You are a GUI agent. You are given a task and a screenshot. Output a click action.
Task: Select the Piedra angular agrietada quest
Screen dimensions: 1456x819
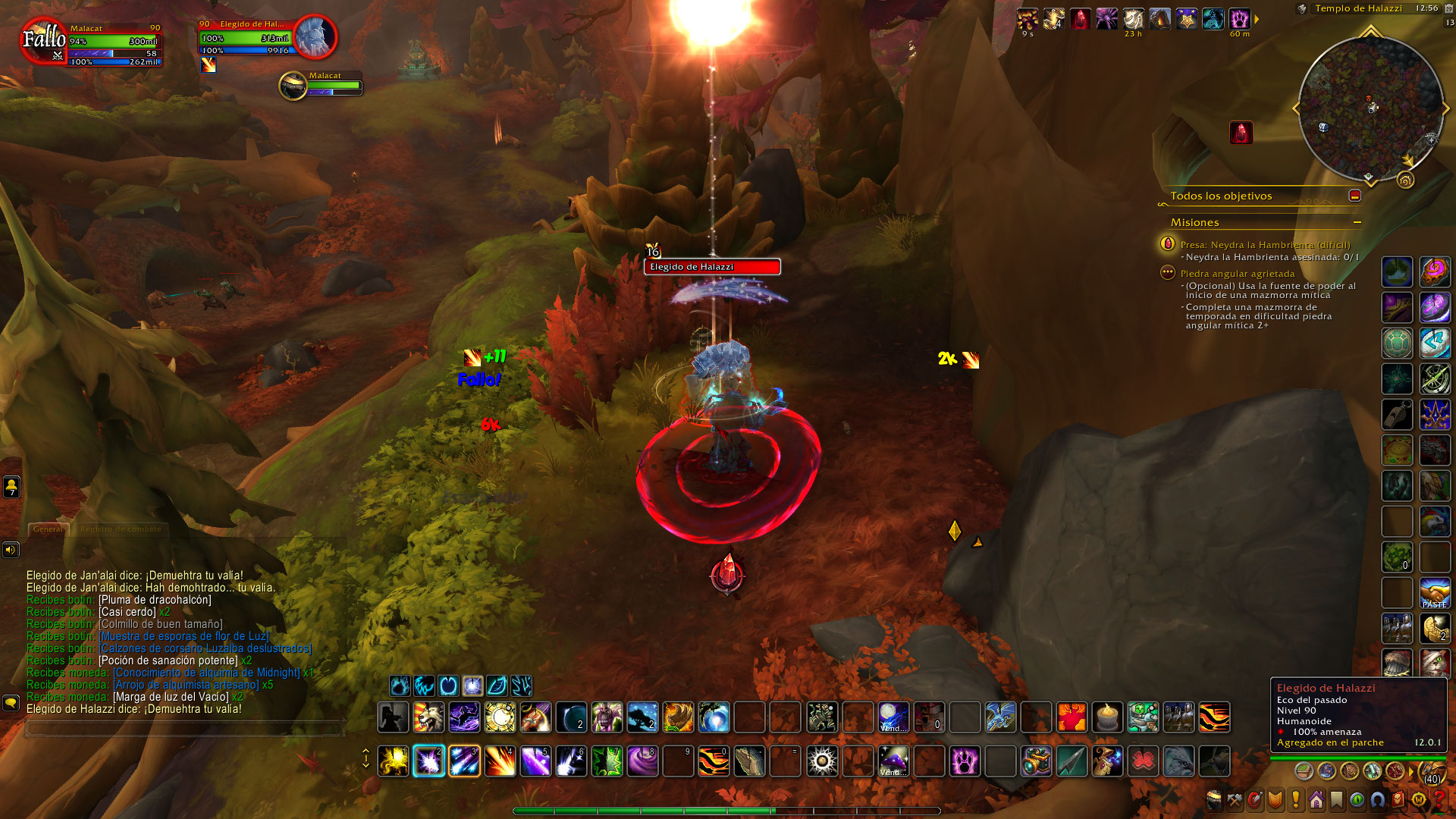click(1237, 274)
